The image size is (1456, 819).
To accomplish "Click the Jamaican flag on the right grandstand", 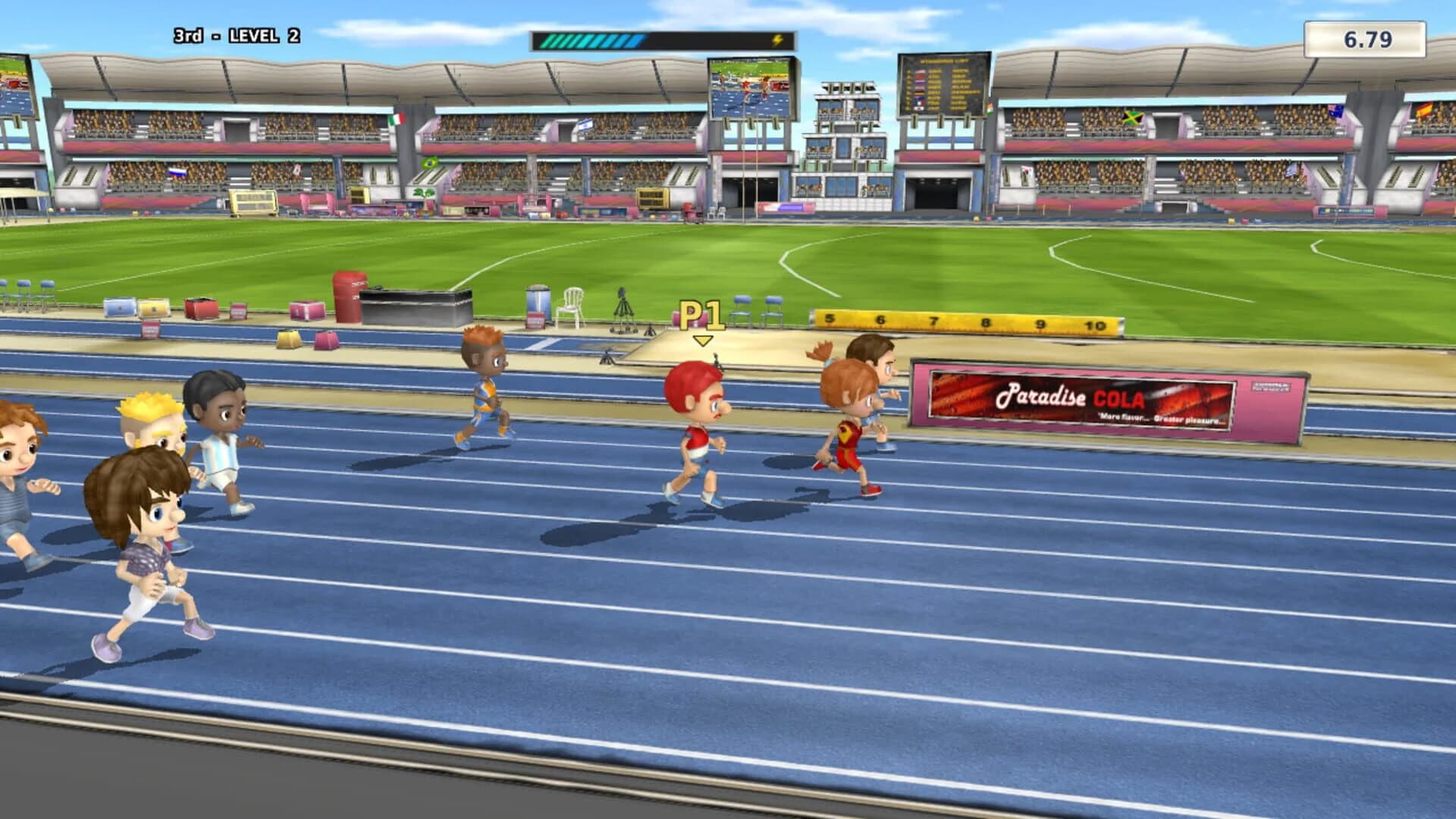I will tap(1131, 118).
